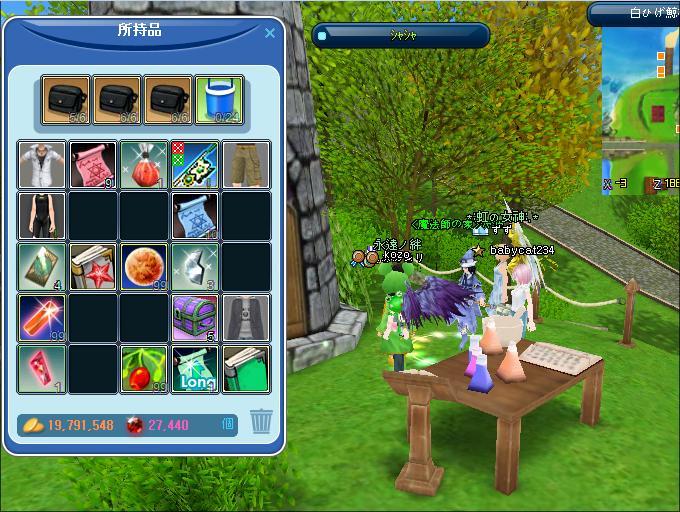Viewport: 680px width, 512px height.
Task: Select the blue bucket bag slot
Action: pyautogui.click(x=219, y=100)
